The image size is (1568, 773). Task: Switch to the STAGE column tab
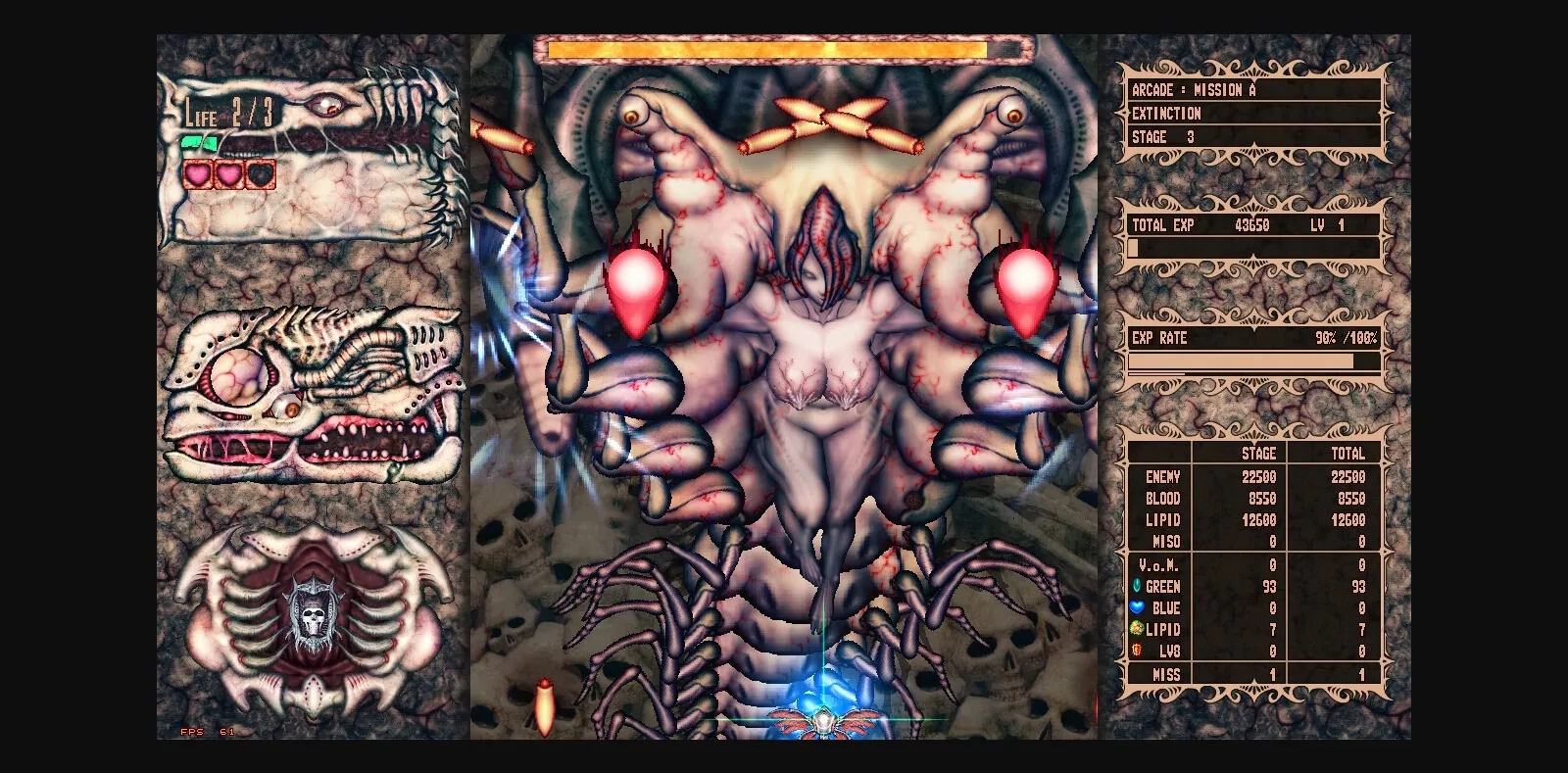pyautogui.click(x=1258, y=454)
